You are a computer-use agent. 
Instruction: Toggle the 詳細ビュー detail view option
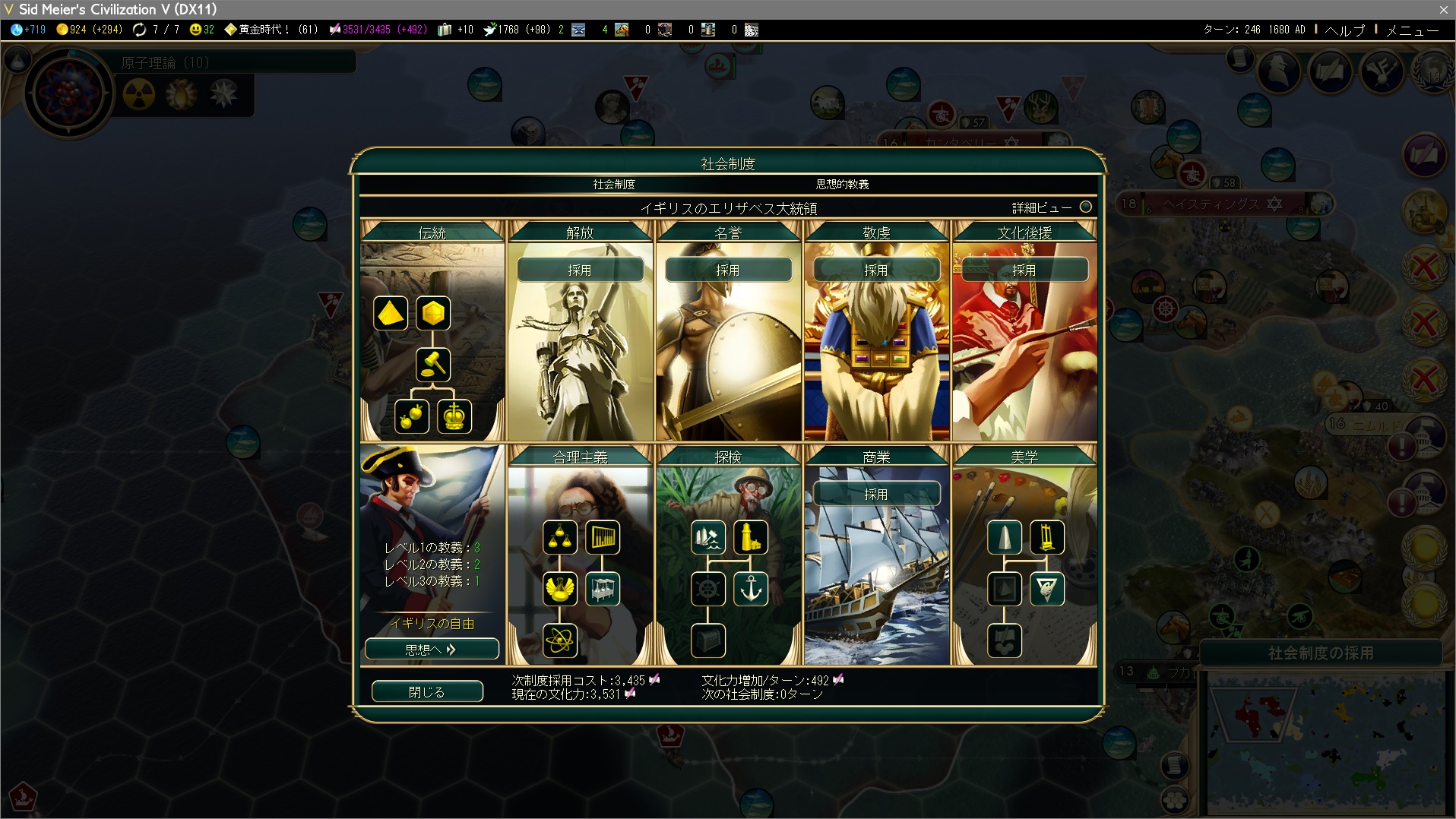[1085, 207]
